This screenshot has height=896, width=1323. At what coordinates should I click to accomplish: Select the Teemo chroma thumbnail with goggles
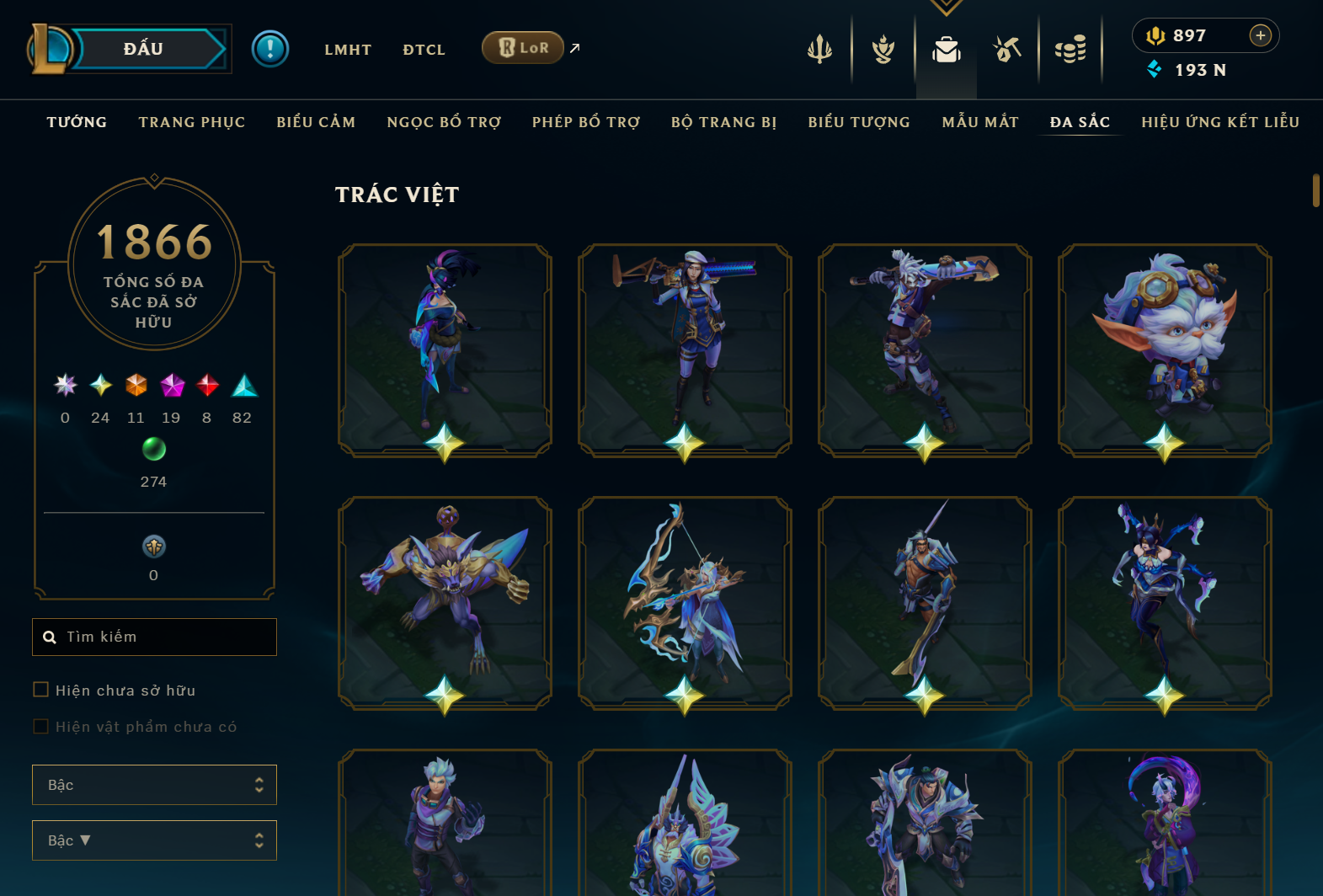[1165, 349]
